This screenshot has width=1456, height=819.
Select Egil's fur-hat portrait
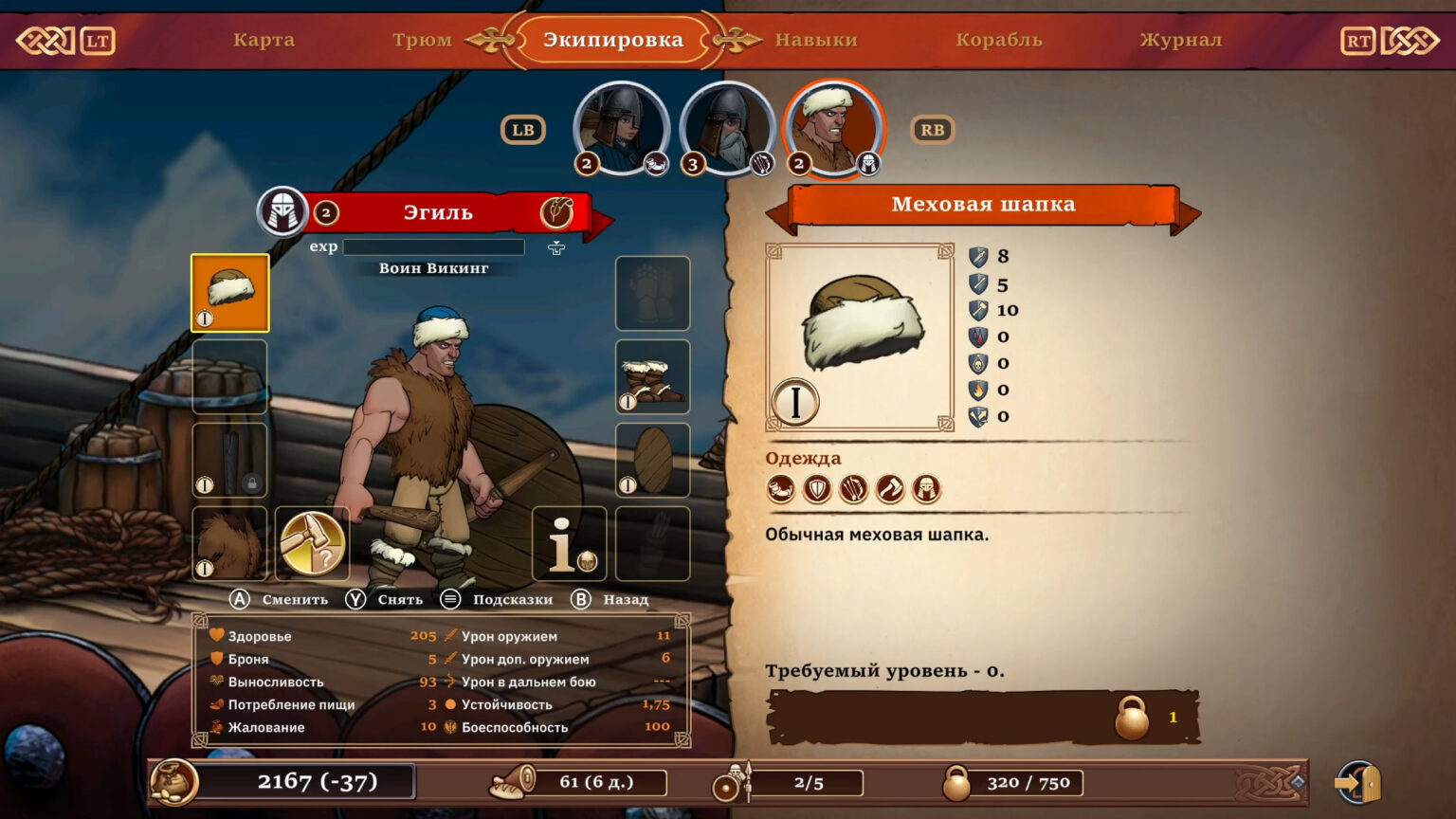[x=833, y=129]
